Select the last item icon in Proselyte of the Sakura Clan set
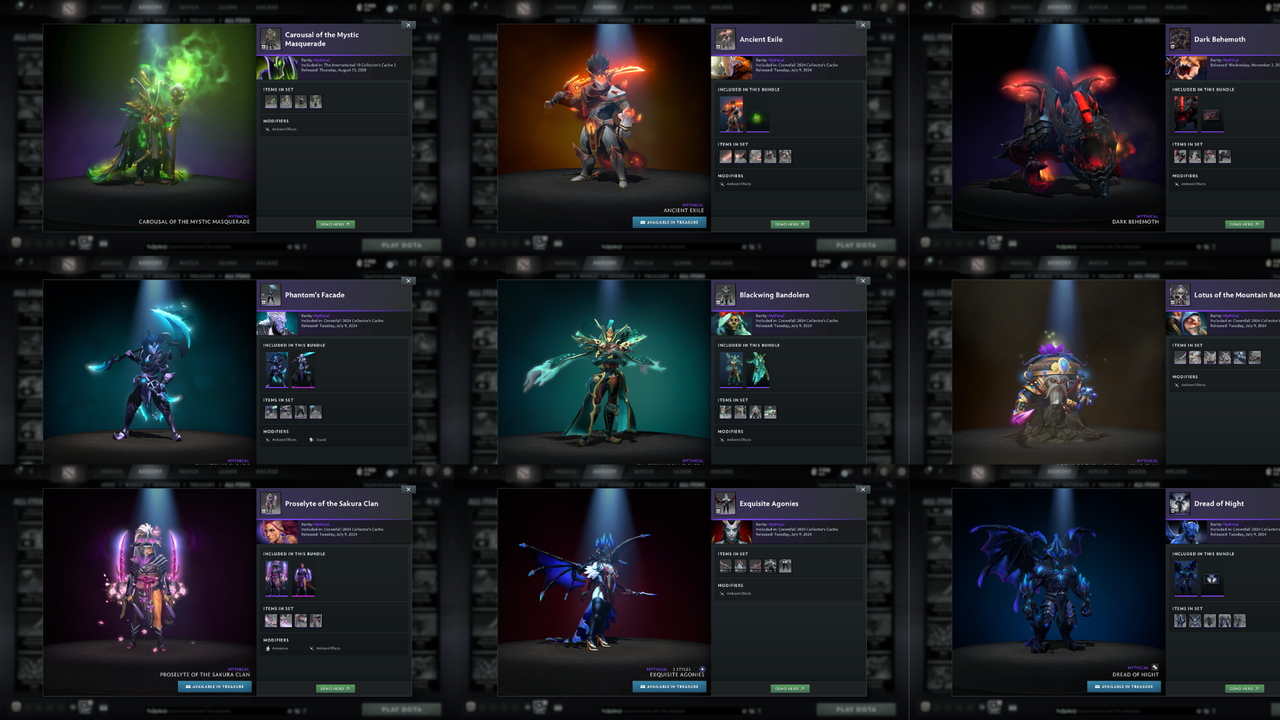Image resolution: width=1280 pixels, height=720 pixels. click(x=315, y=620)
